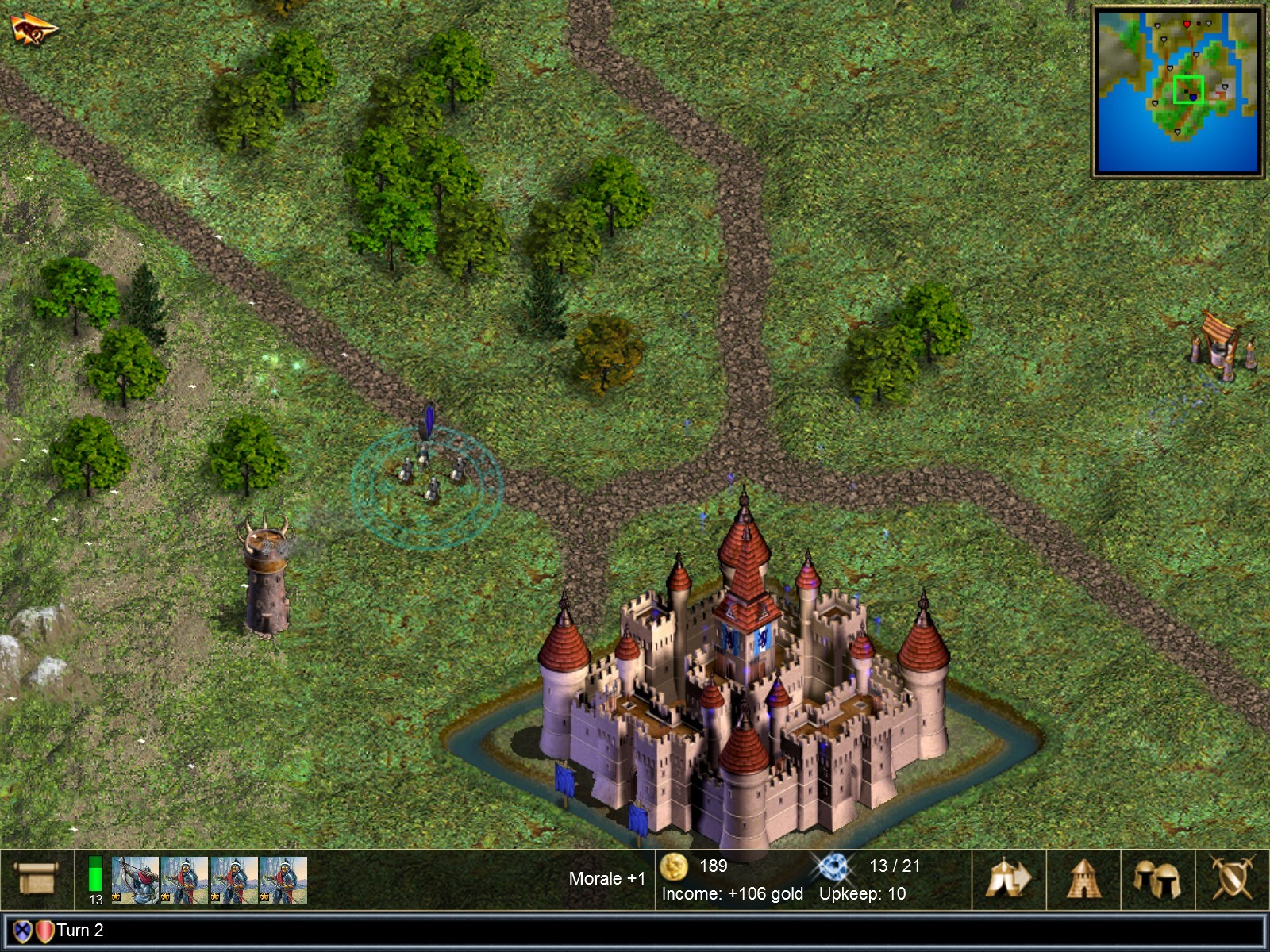Viewport: 1270px width, 952px height.
Task: Select the red shield player icon
Action: point(44,931)
